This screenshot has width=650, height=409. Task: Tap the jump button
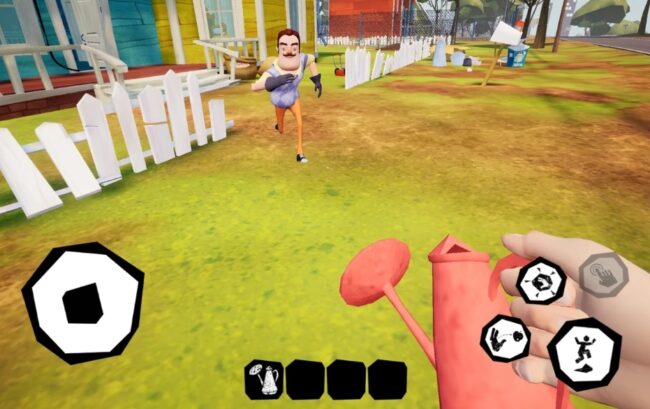(583, 353)
